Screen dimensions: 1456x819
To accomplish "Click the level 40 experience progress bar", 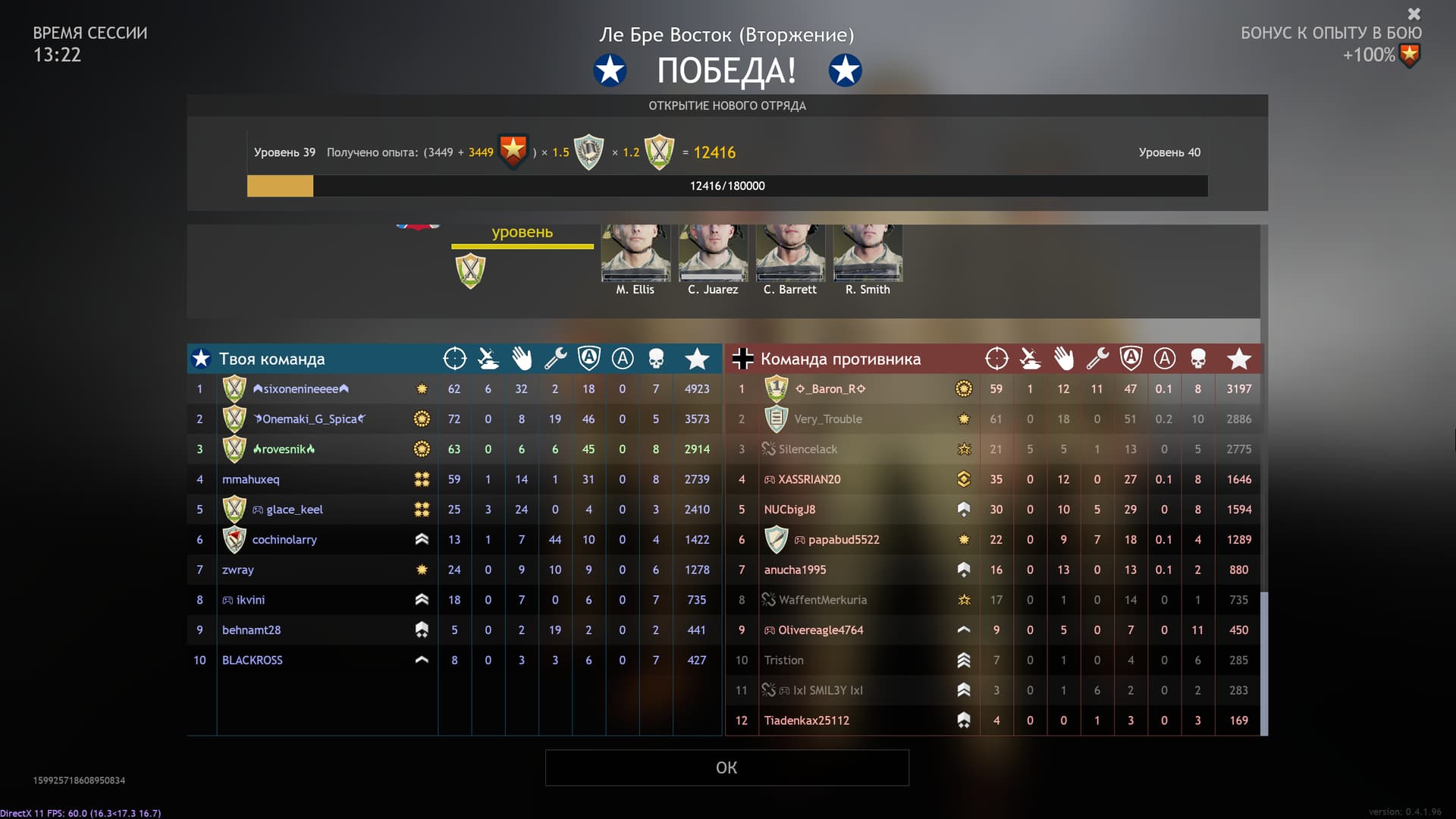I will click(x=728, y=186).
